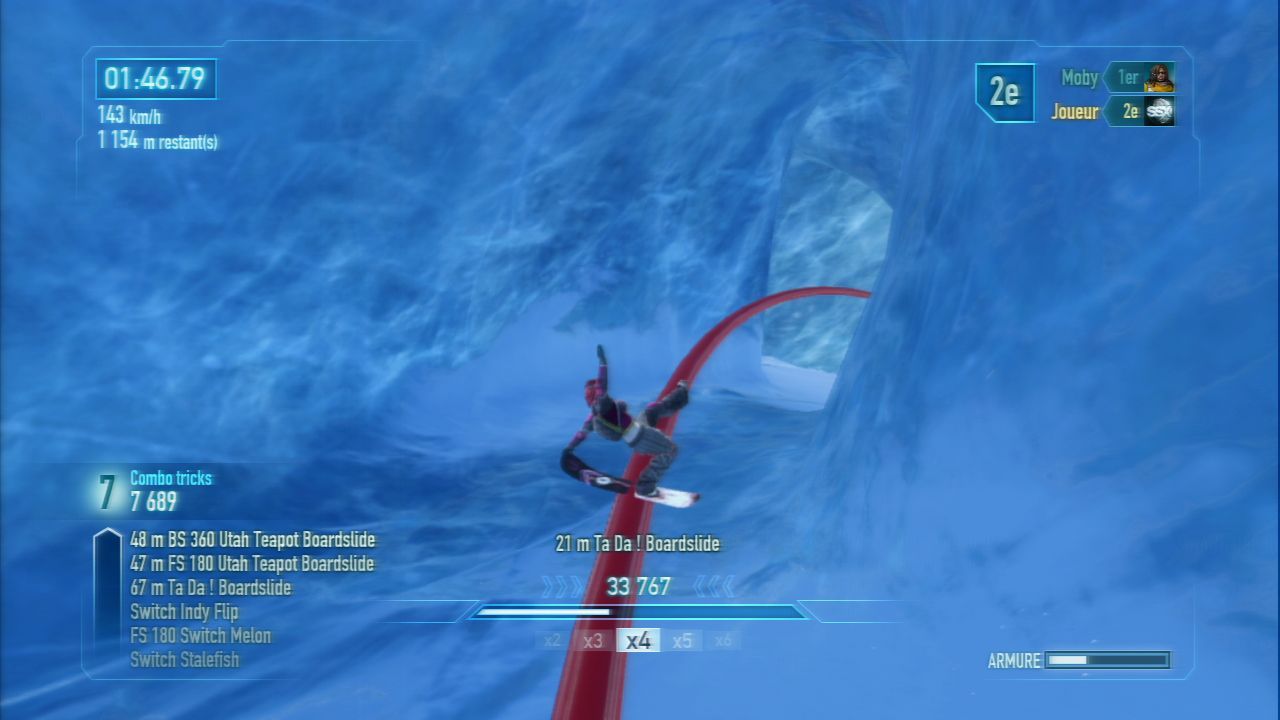Select the Switch Stalefish trick entry

(184, 660)
